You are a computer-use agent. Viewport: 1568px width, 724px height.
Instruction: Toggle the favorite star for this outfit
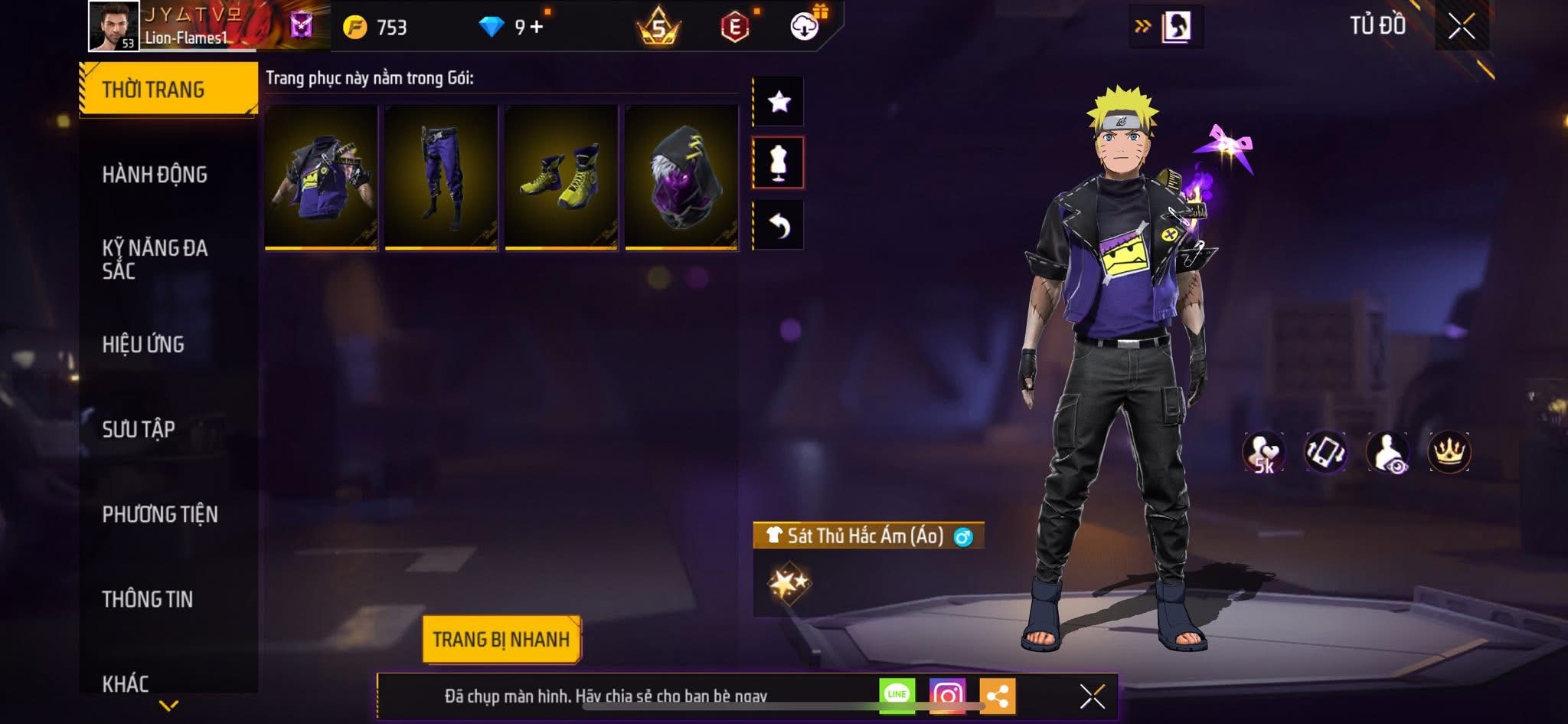pos(779,100)
